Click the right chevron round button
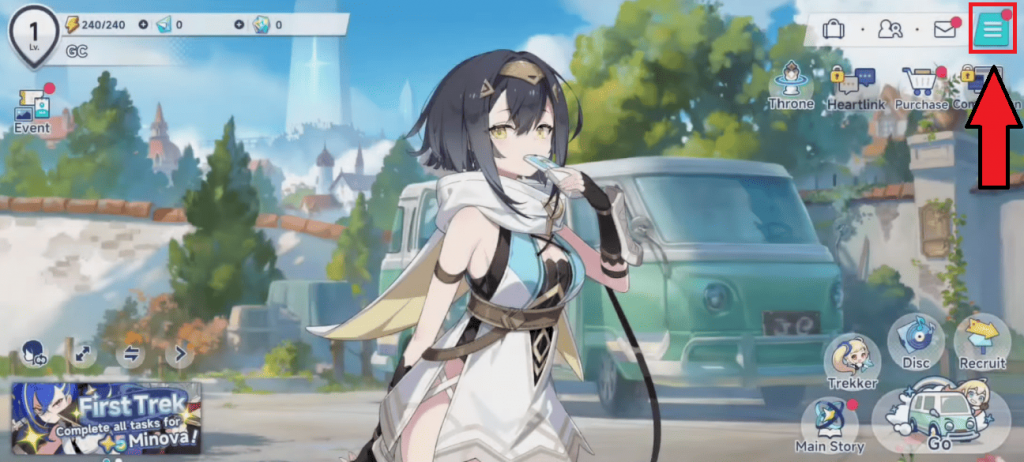This screenshot has width=1024, height=462. (180, 353)
